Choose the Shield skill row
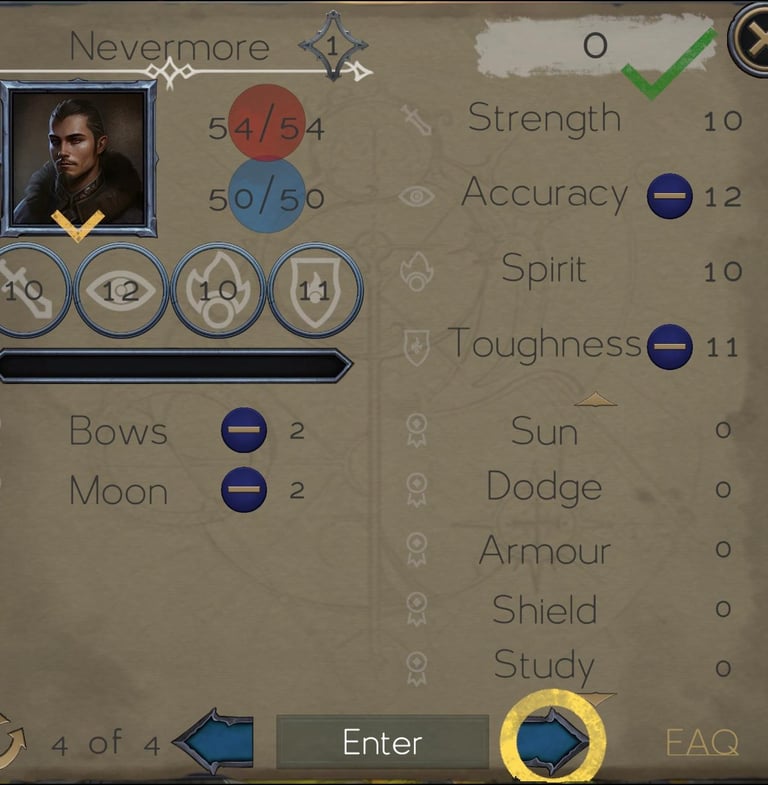Image resolution: width=768 pixels, height=785 pixels. point(544,609)
